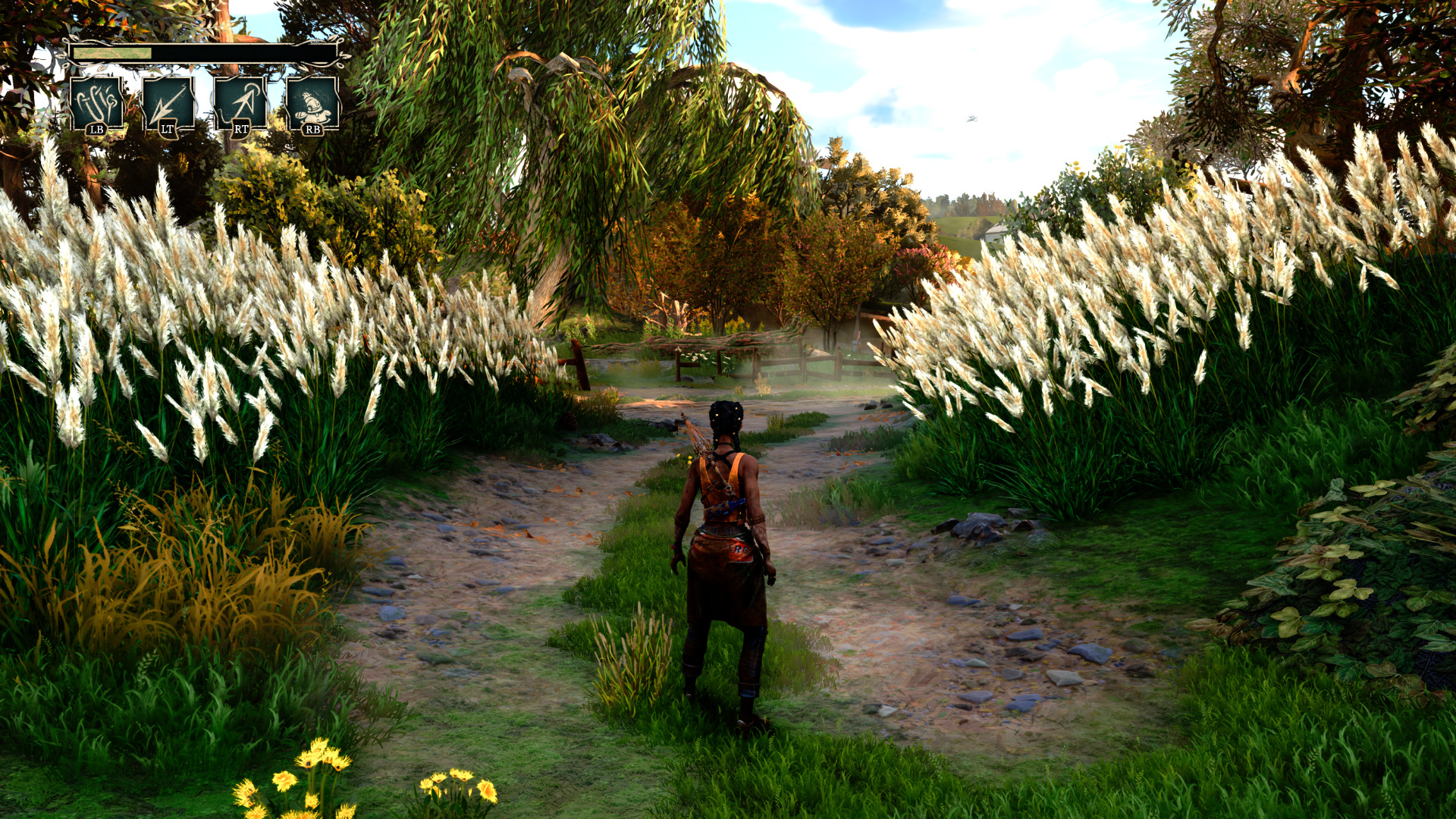Activate the swirling vines ability icon
This screenshot has width=1456, height=819.
coord(97,102)
